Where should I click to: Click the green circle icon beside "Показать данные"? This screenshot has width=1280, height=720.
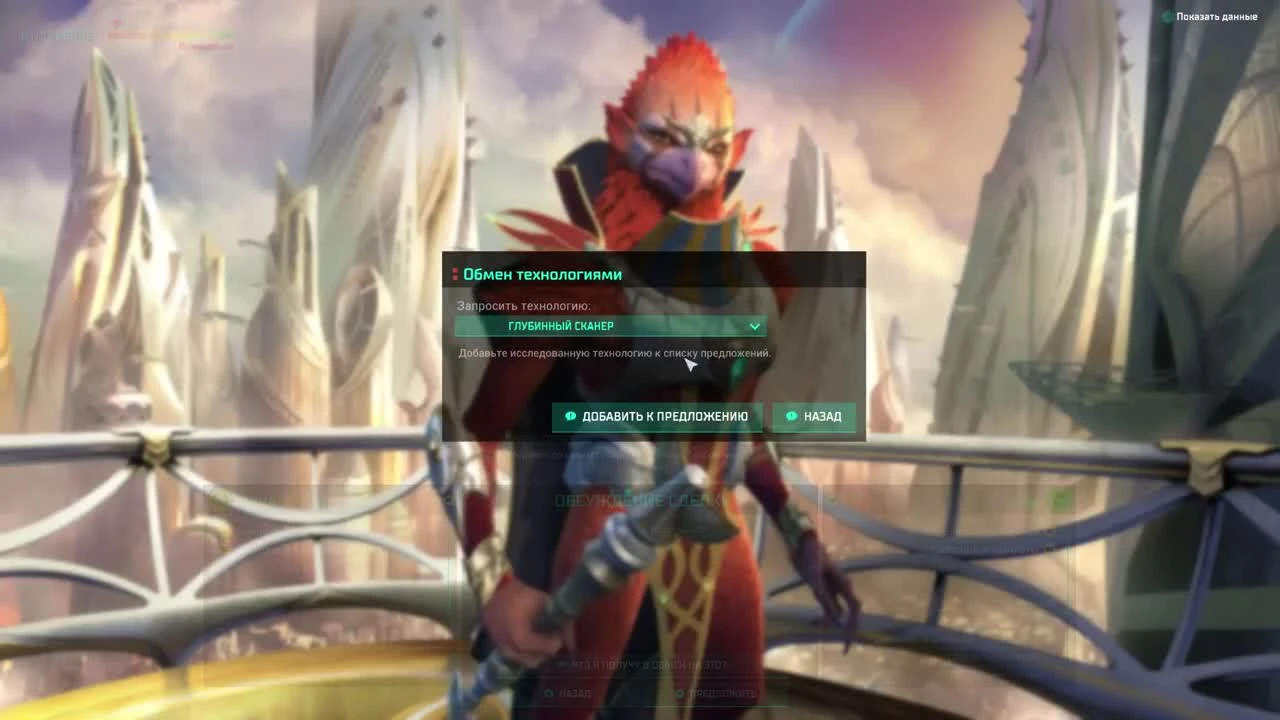pyautogui.click(x=1165, y=17)
